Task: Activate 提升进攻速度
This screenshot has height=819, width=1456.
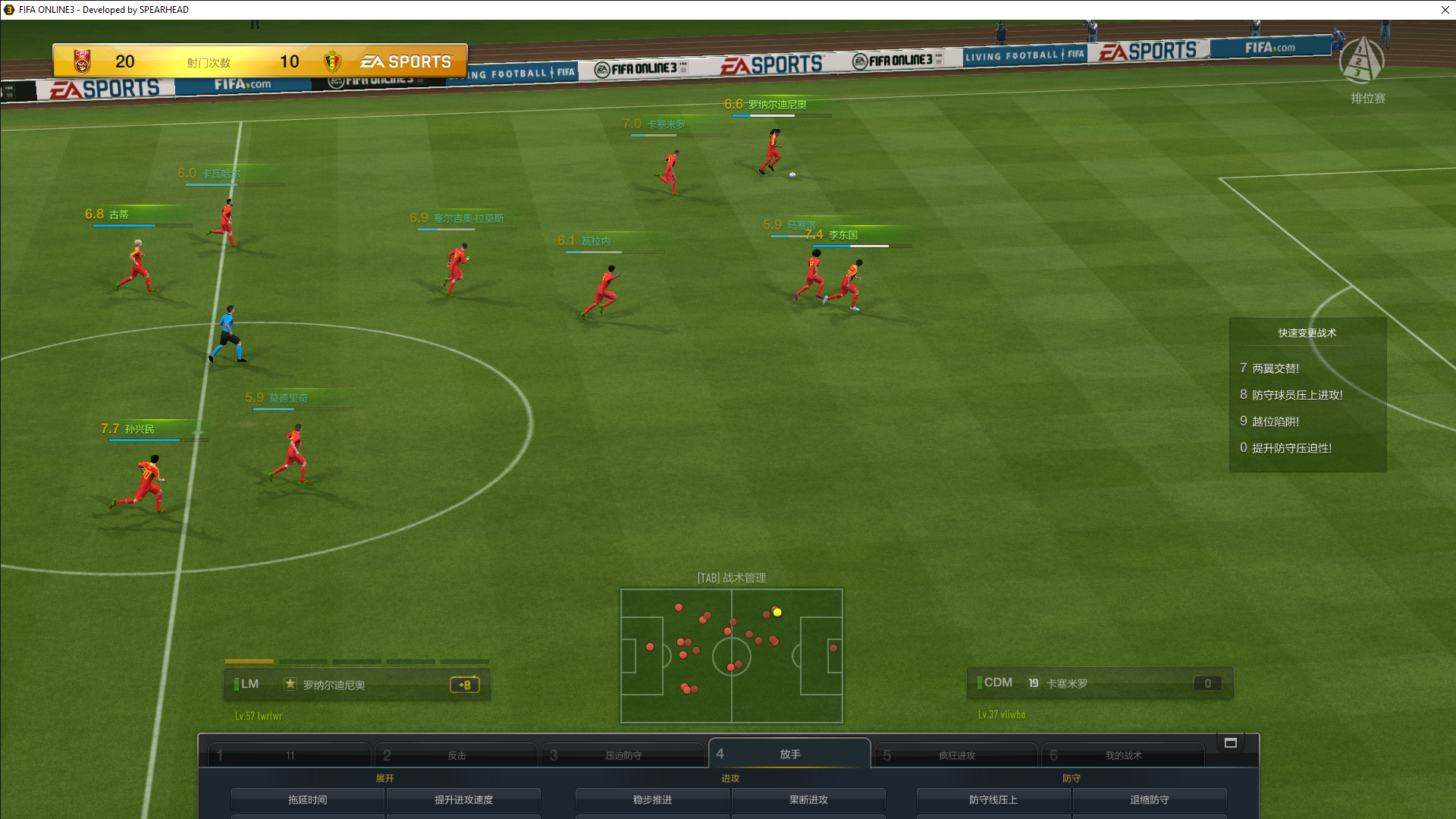Action: click(x=463, y=799)
